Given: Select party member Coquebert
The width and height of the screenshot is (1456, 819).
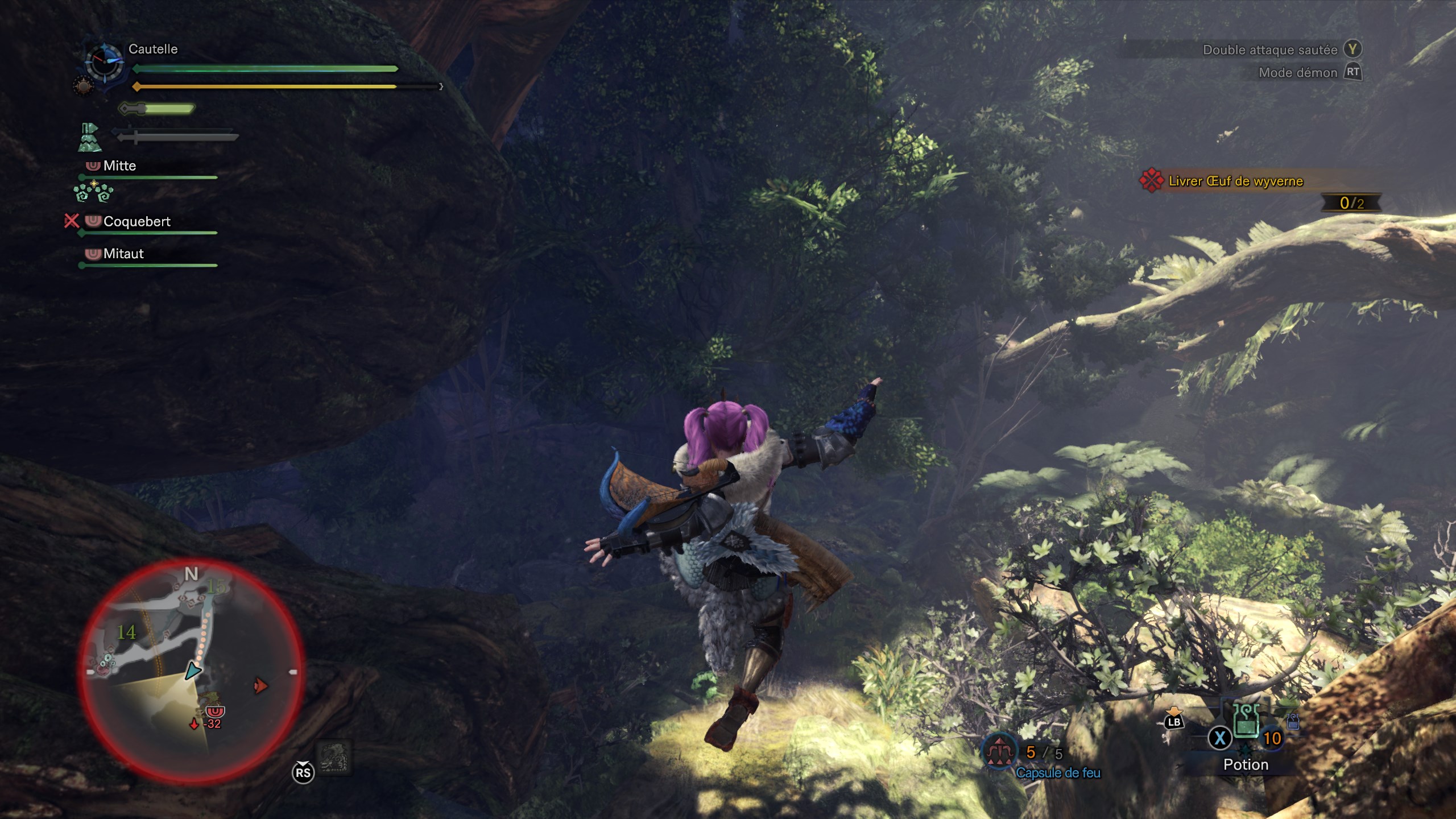Looking at the screenshot, I should [x=136, y=222].
